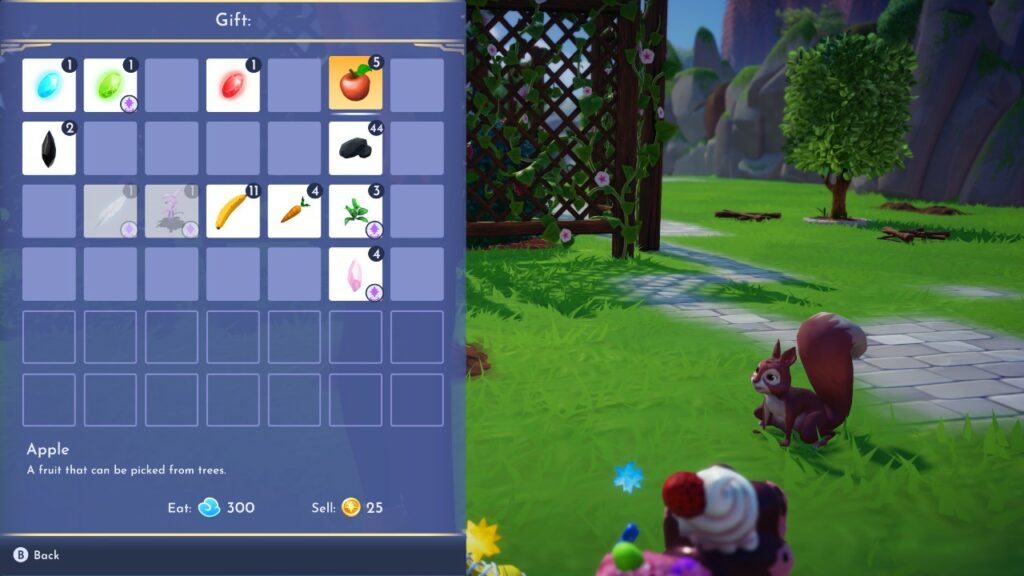Click the greyed-out white feather slot
This screenshot has width=1024, height=576.
[x=110, y=211]
